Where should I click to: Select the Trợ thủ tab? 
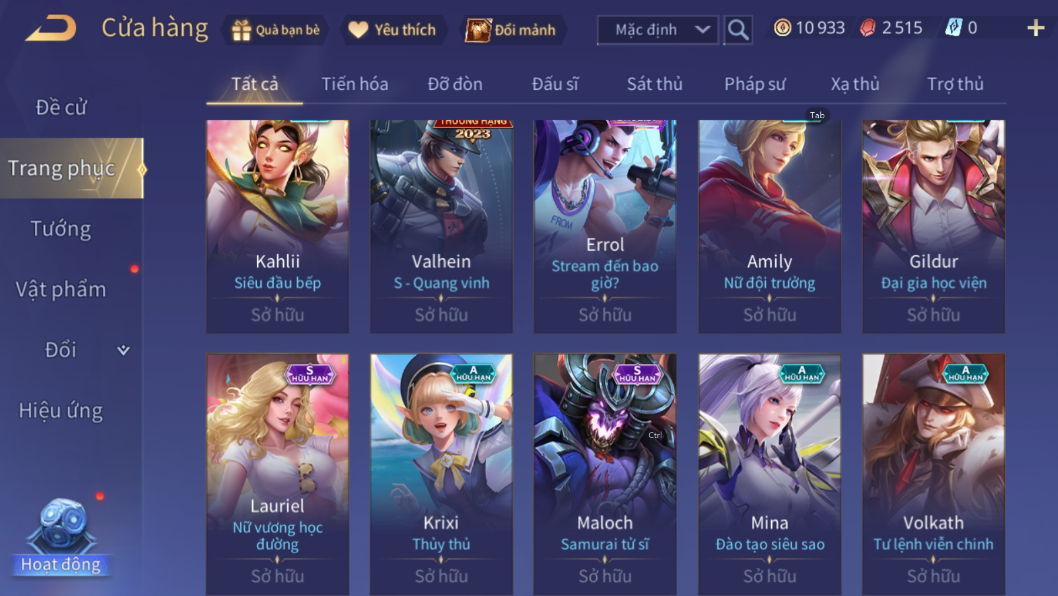point(955,84)
